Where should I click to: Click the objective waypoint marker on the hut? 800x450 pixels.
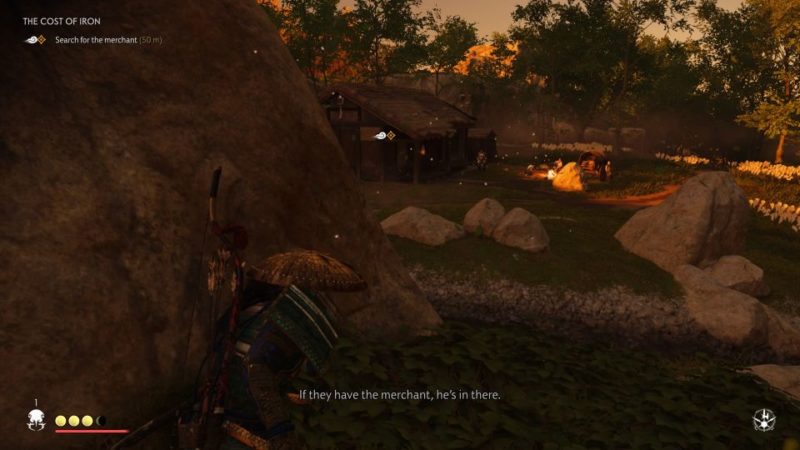[x=384, y=135]
